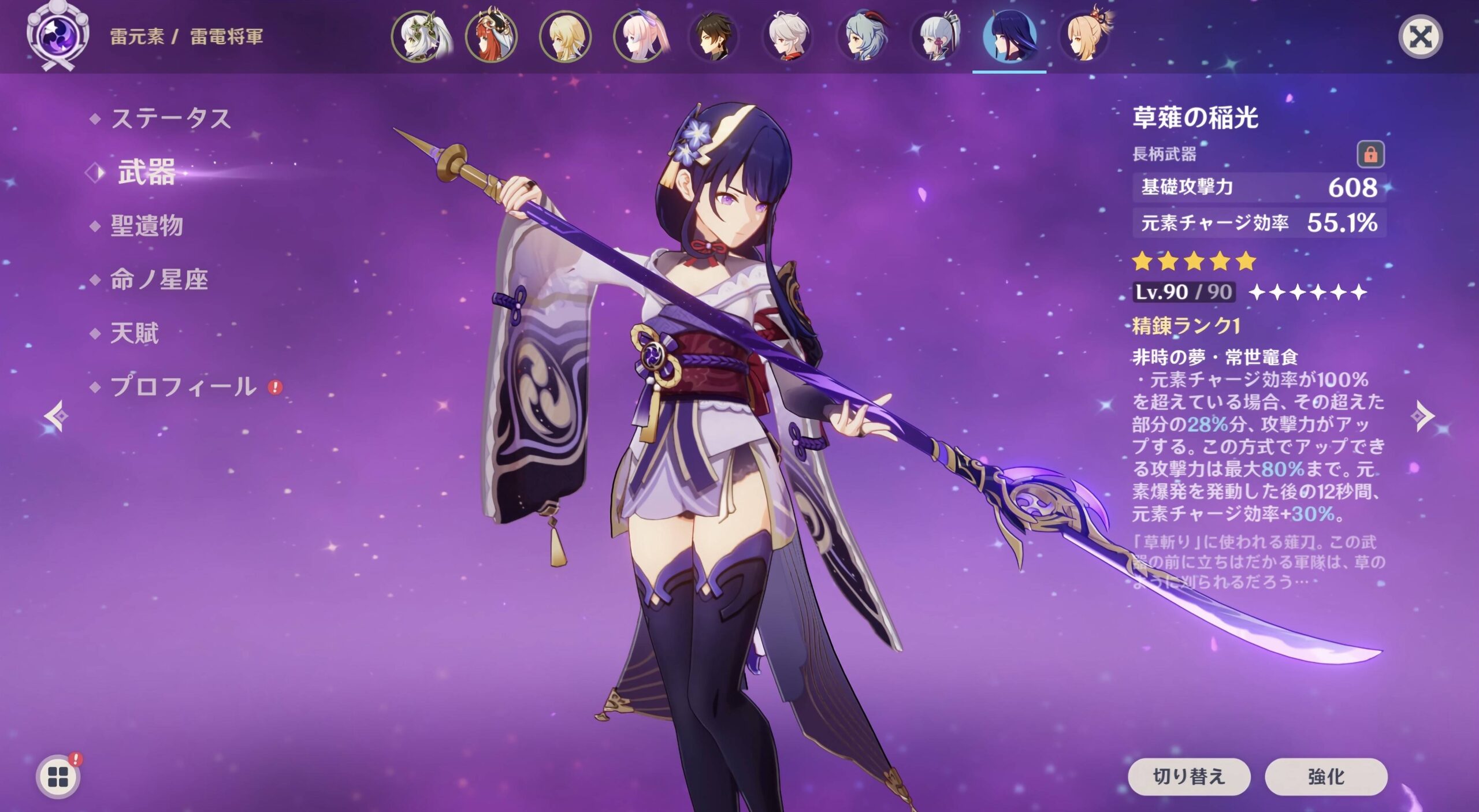1479x812 pixels.
Task: Click the 切り替え switch weapon button
Action: click(x=1188, y=776)
